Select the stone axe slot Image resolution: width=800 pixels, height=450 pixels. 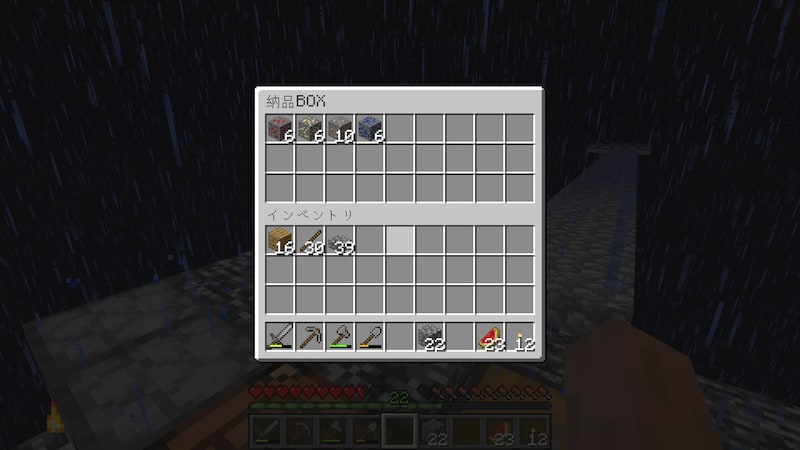pos(339,336)
